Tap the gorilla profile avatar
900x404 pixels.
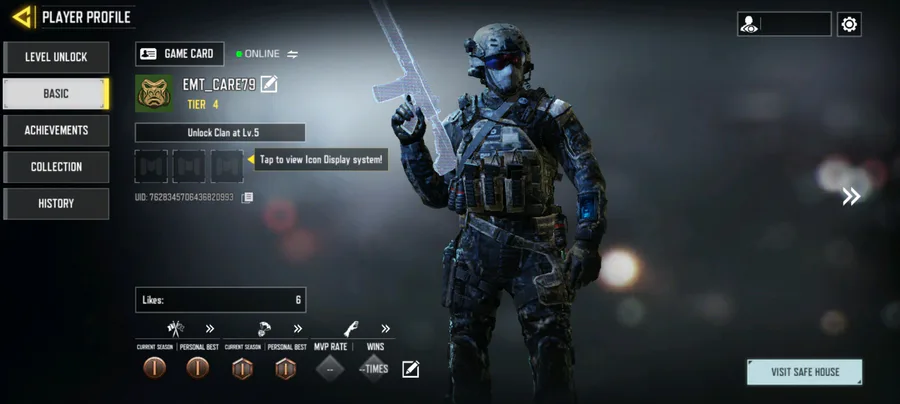tap(154, 93)
